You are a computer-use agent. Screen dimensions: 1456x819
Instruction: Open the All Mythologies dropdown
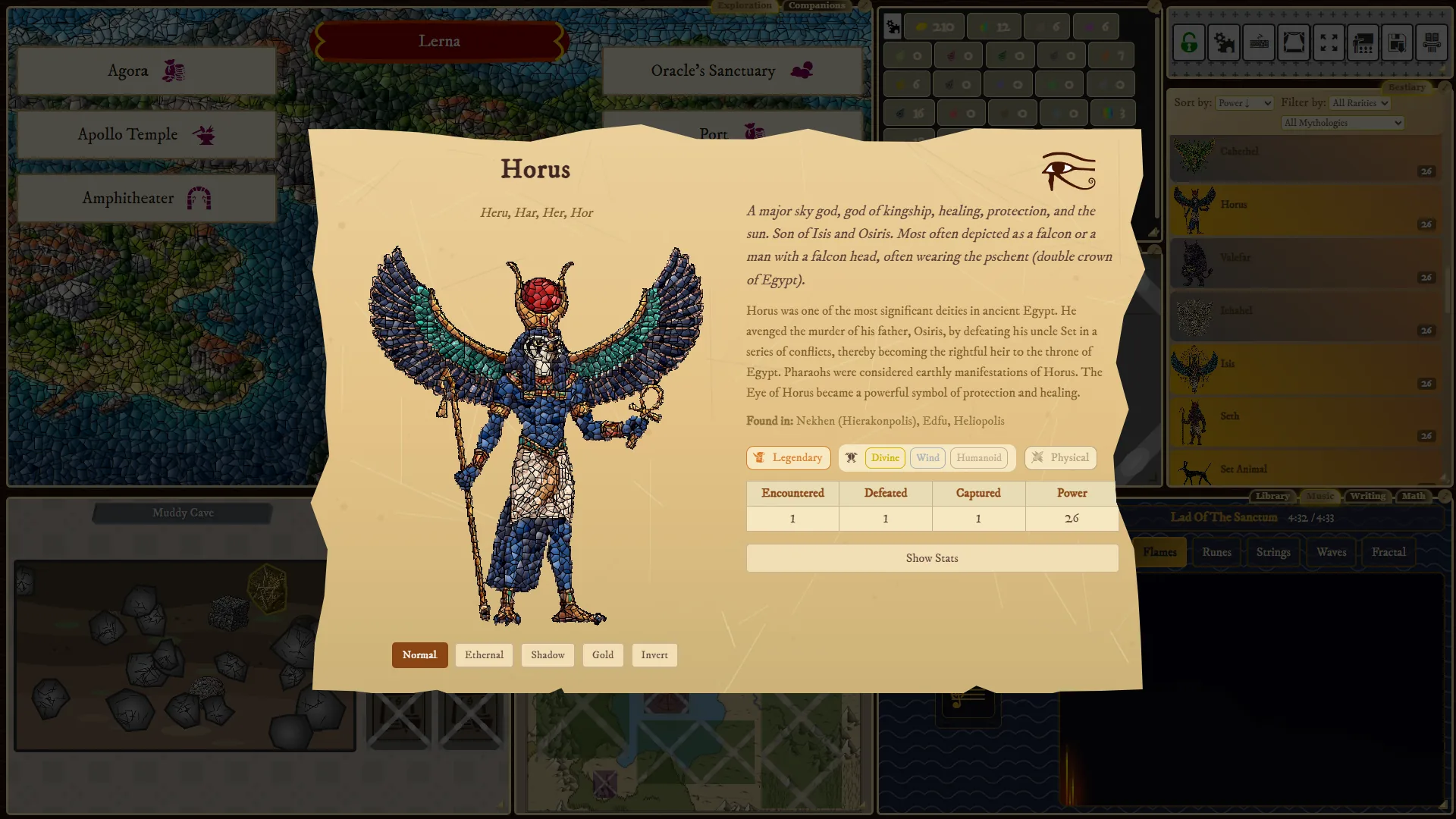click(x=1341, y=122)
